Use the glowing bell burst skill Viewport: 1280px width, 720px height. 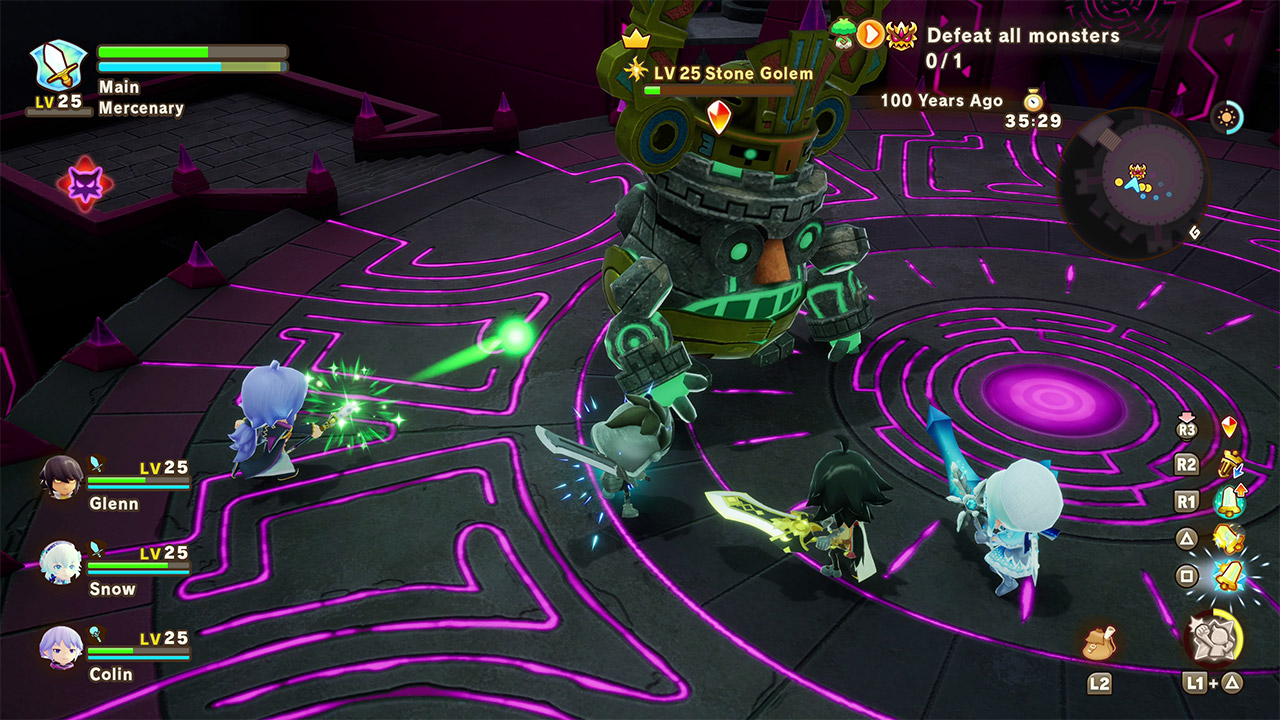pyautogui.click(x=1228, y=576)
